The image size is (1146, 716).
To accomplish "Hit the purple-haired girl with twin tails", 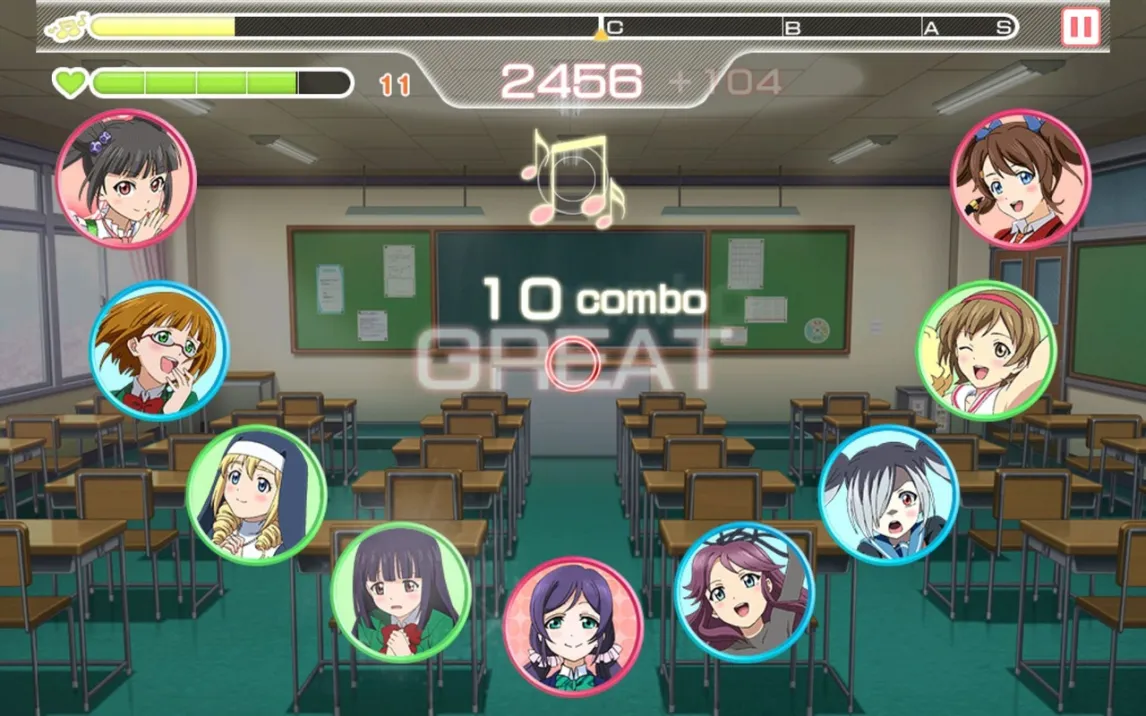I will (x=572, y=626).
